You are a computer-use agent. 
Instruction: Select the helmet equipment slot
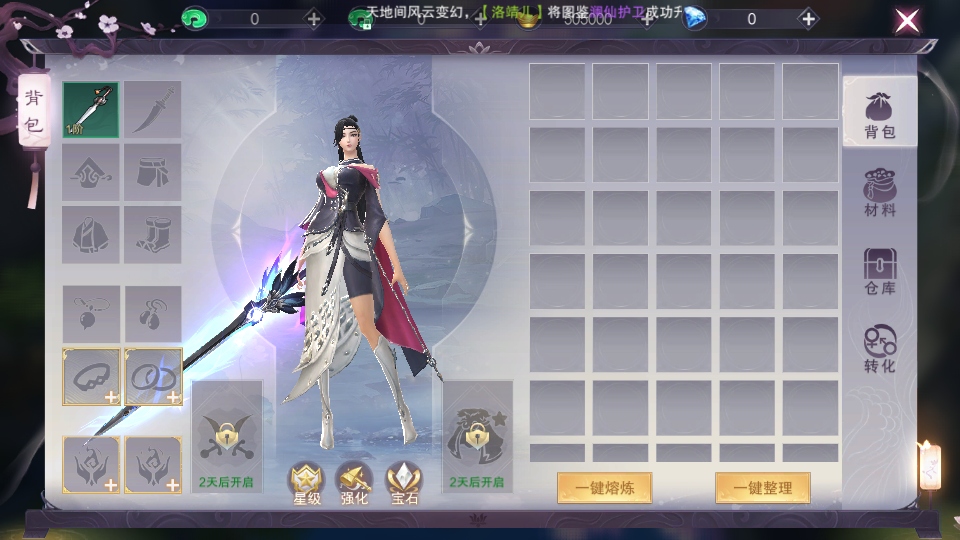(91, 172)
